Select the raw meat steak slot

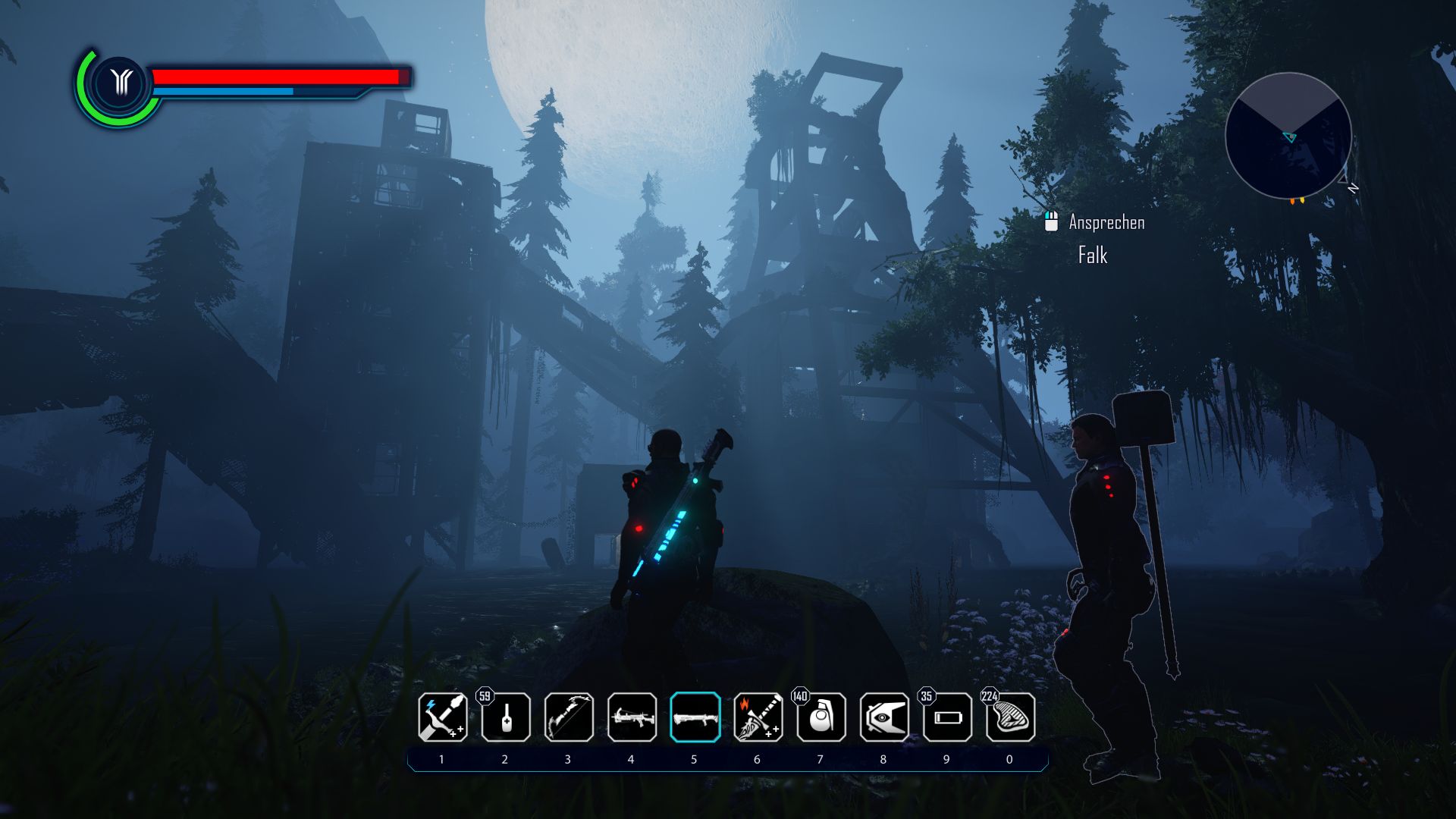pyautogui.click(x=1010, y=717)
